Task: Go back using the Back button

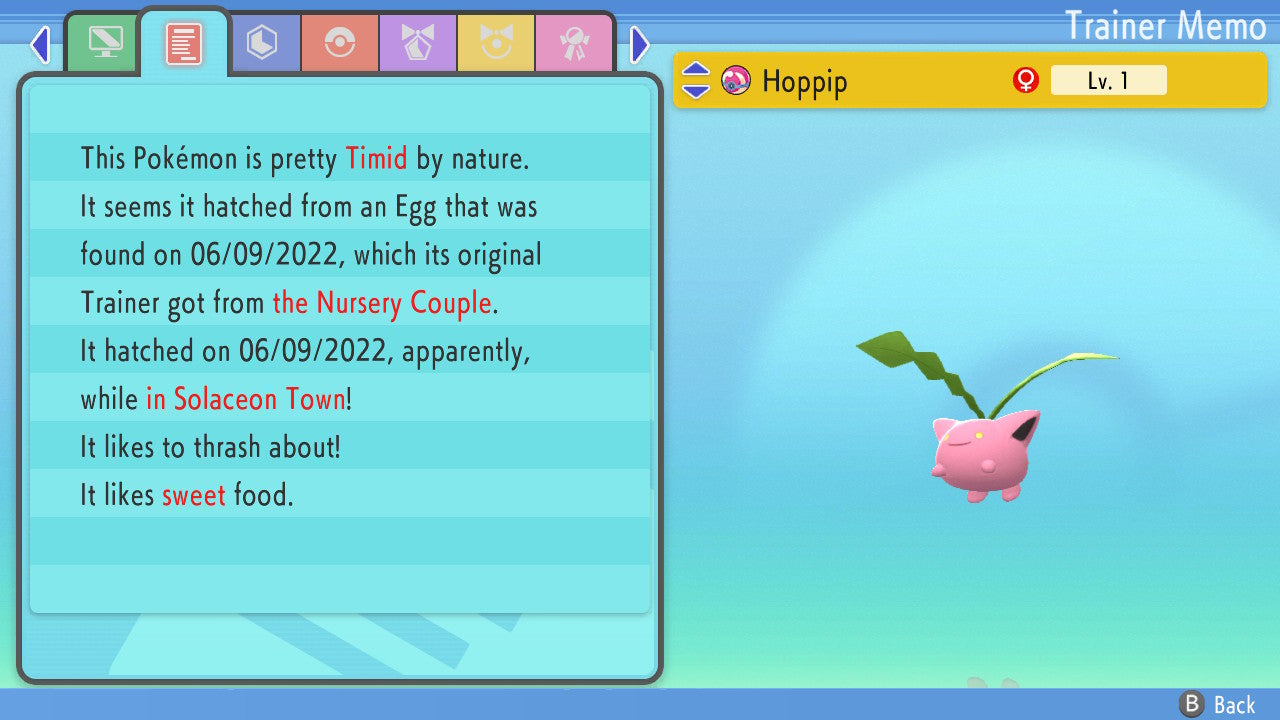Action: tap(1218, 705)
